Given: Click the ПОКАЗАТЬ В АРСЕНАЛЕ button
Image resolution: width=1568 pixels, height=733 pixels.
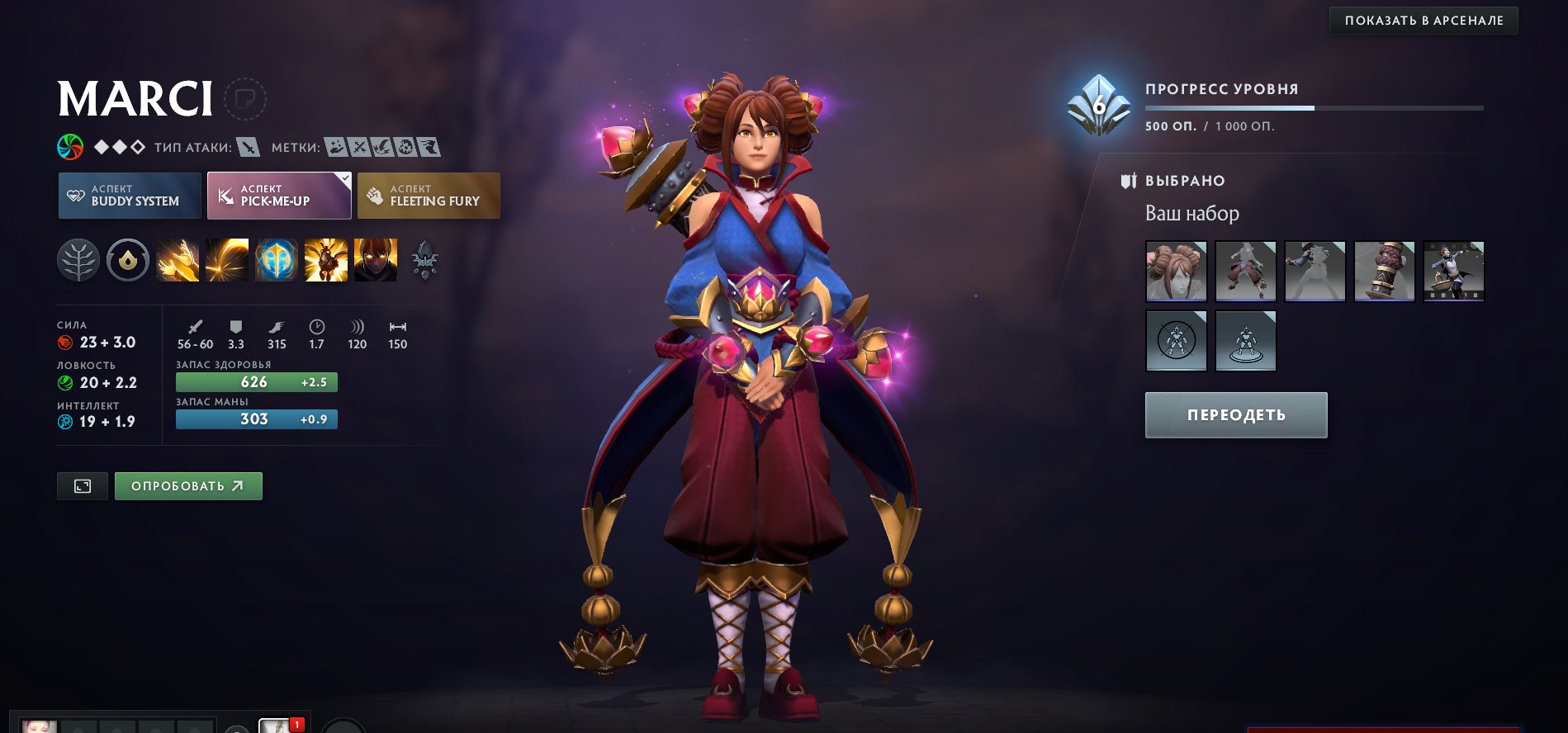Looking at the screenshot, I should 1424,21.
